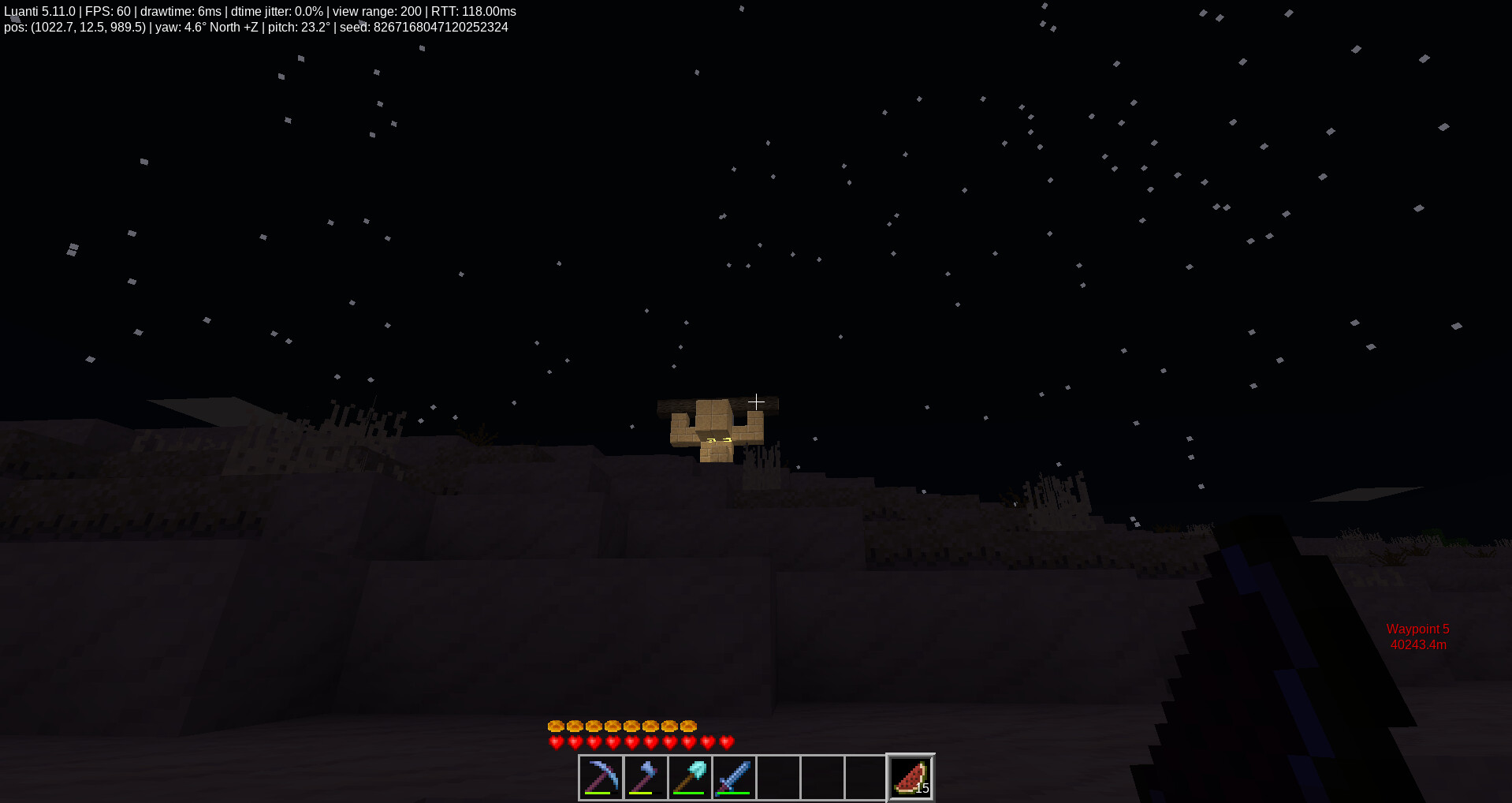
Task: Select the axe hotbar slot
Action: point(645,777)
